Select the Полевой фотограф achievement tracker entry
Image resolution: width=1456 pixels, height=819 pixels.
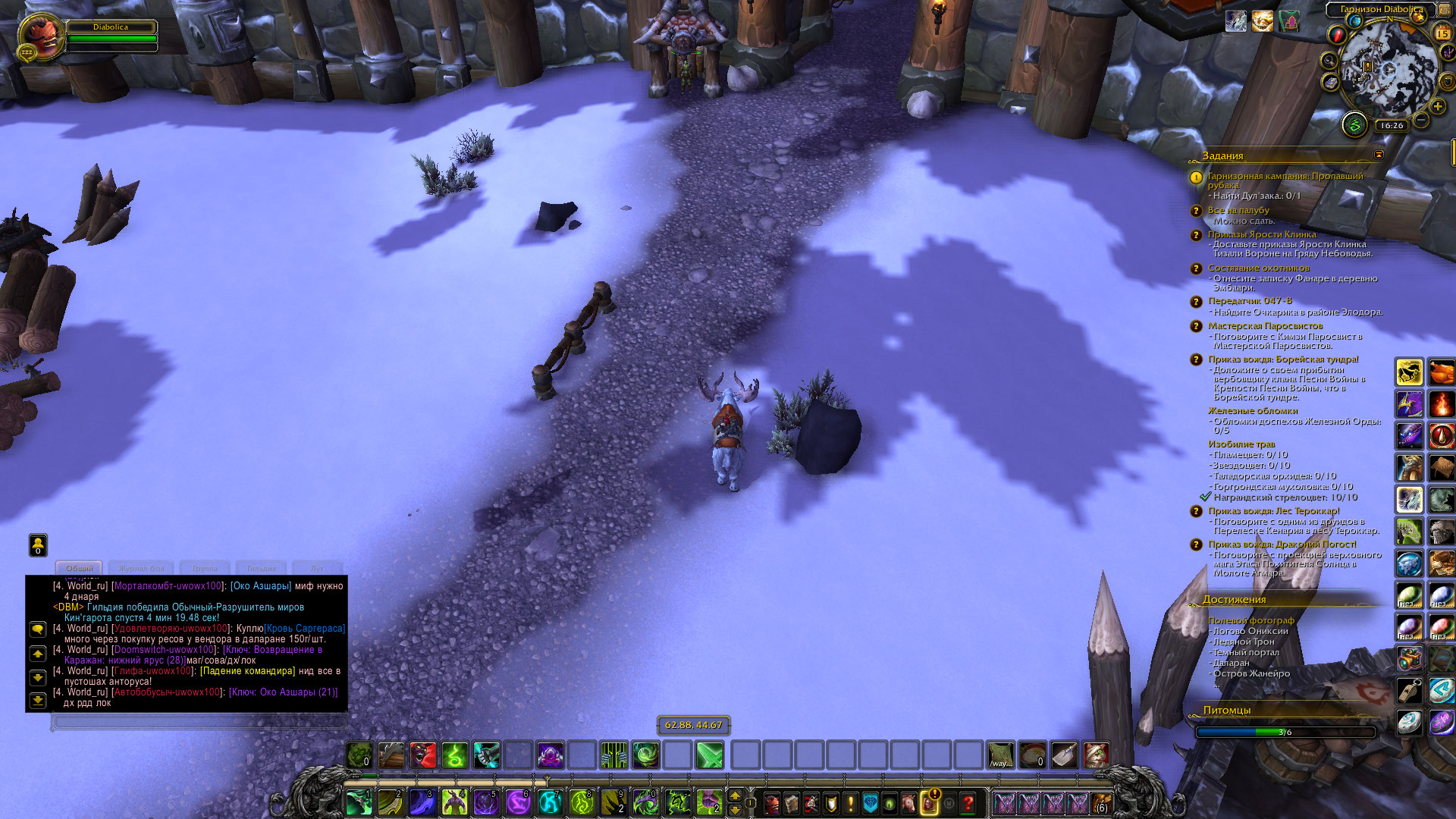pos(1251,620)
